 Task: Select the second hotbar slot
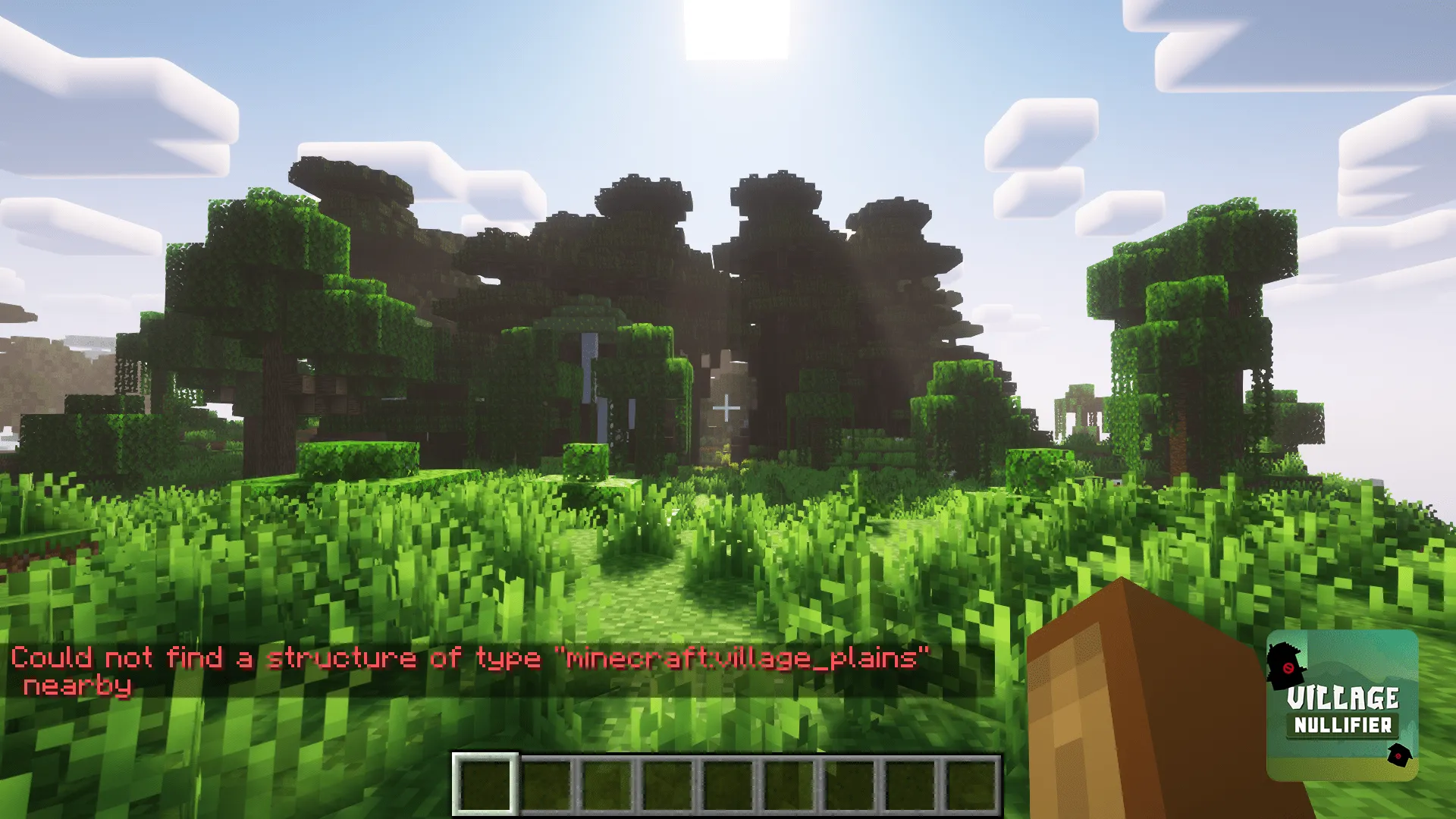546,783
